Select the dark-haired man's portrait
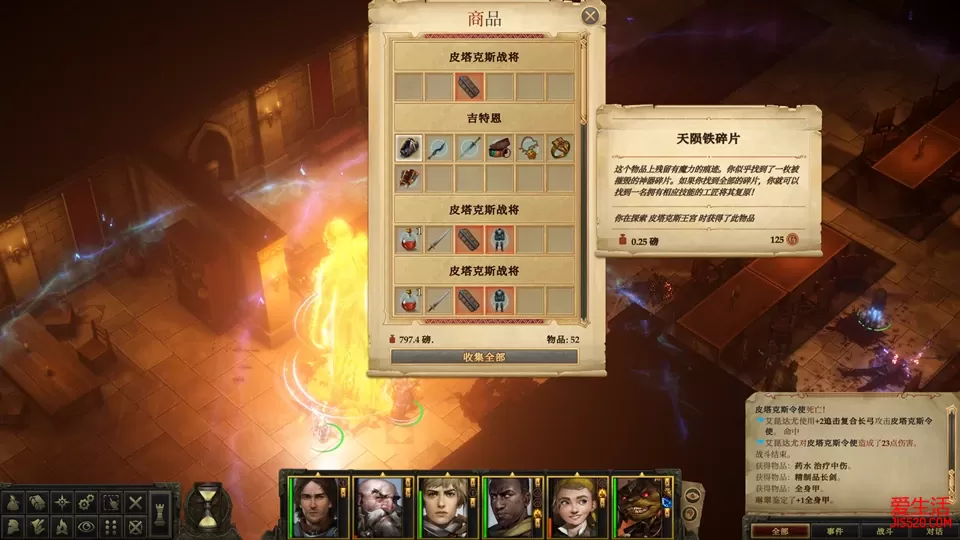This screenshot has width=960, height=540. 314,508
